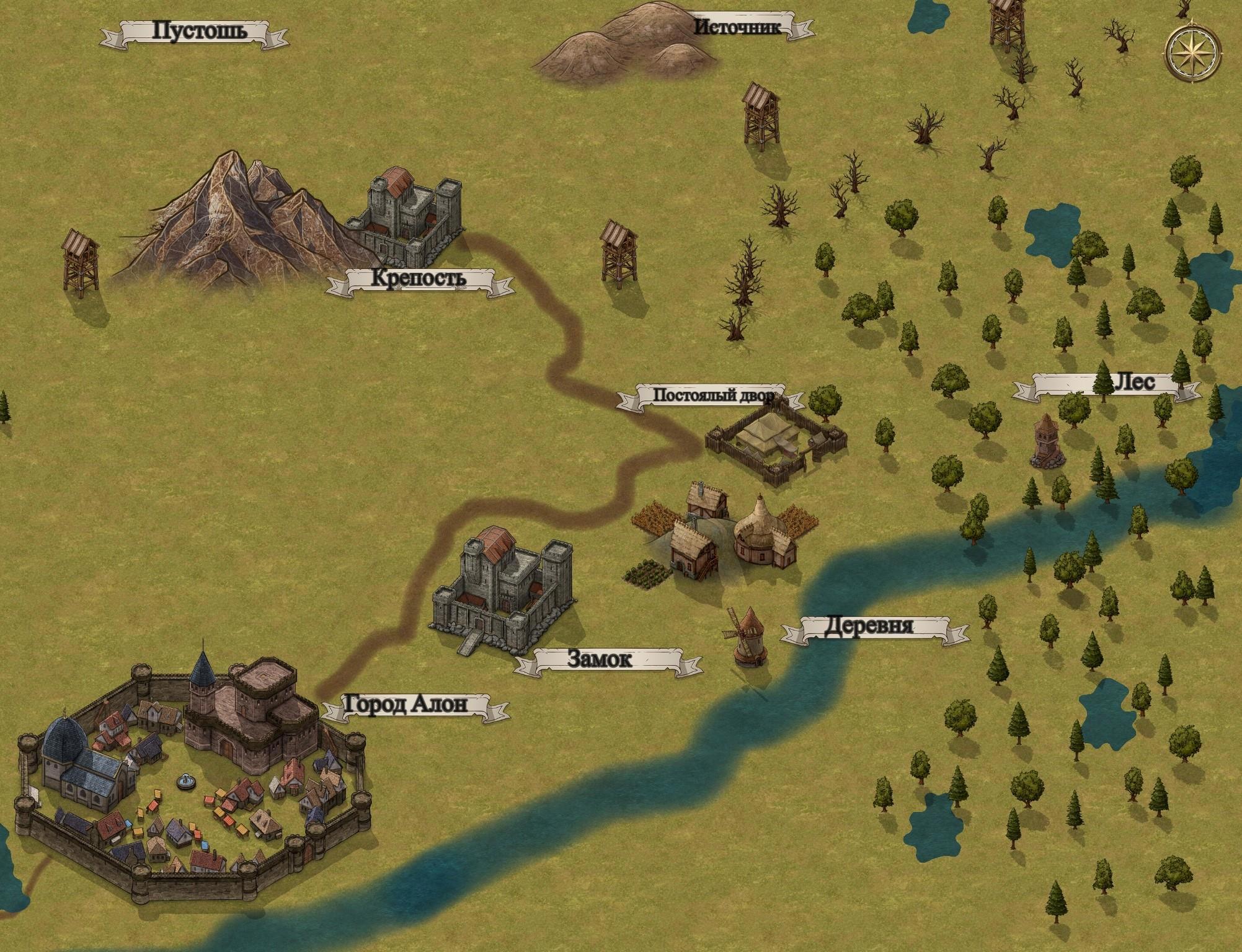Choose the Постоялый двор location banner
This screenshot has height=952, width=1242.
tap(710, 395)
